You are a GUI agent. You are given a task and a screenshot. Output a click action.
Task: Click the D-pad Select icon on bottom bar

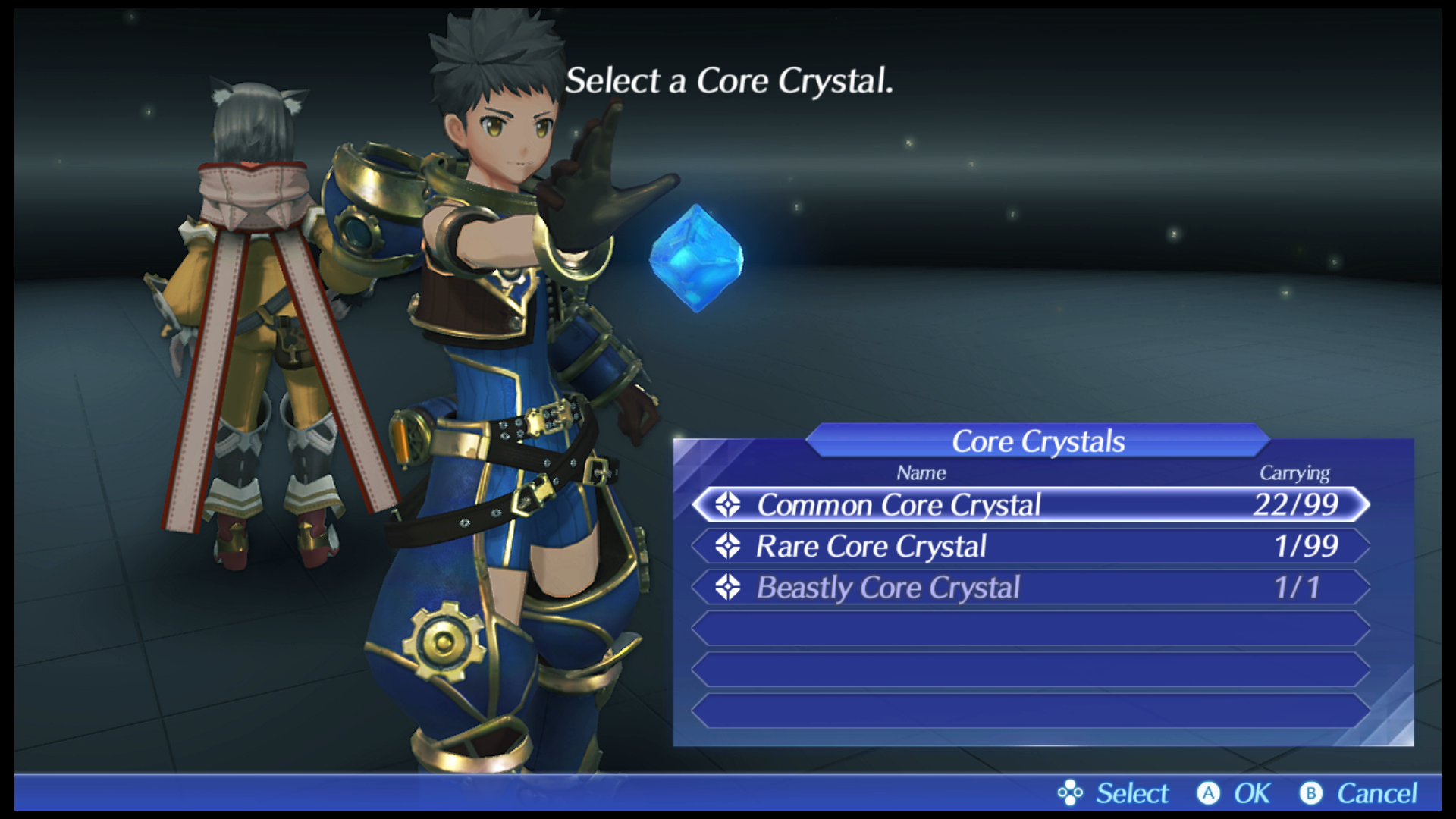1070,793
